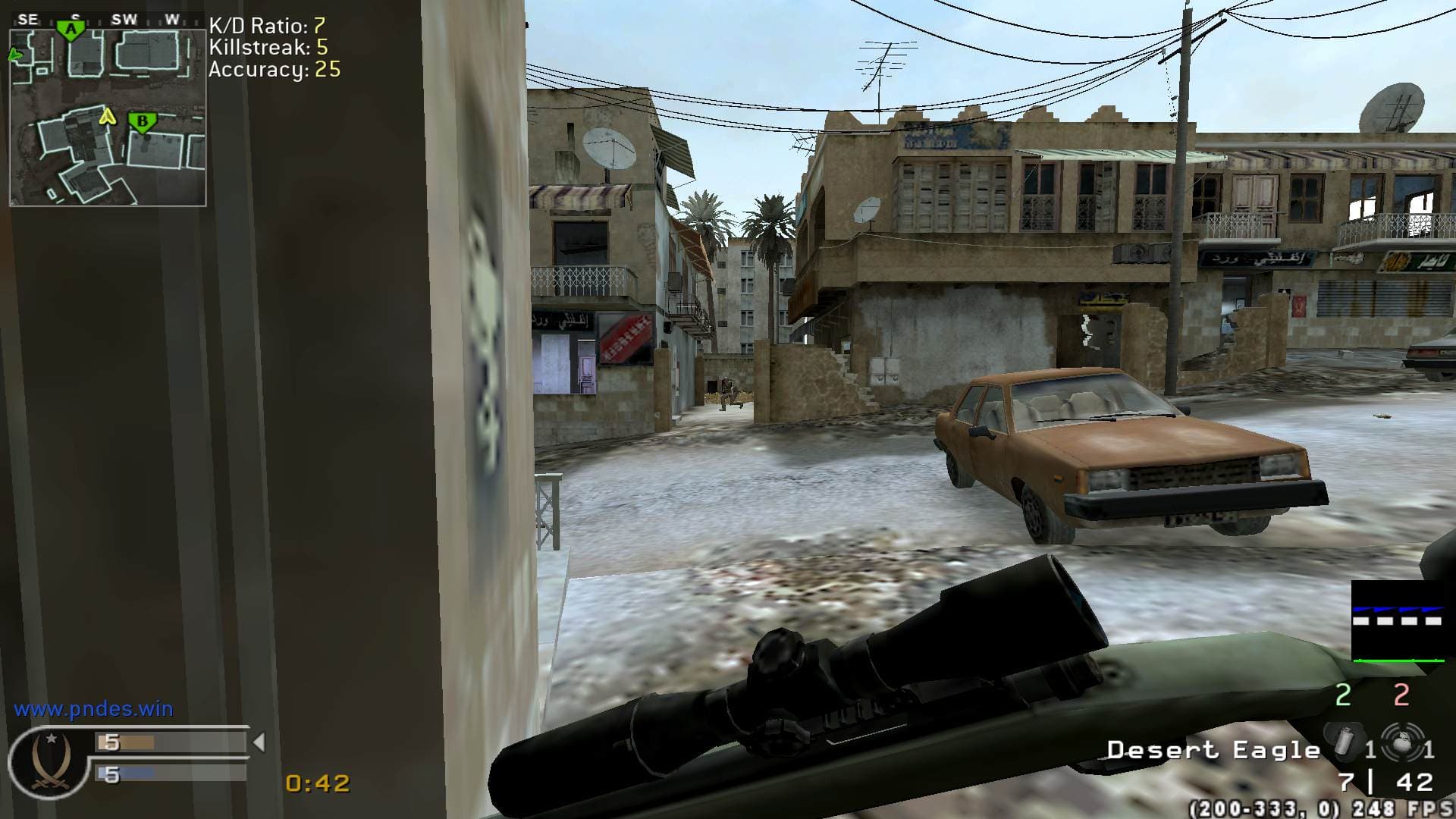1456x819 pixels.
Task: Click the yellow player arrow on minimap
Action: 108,116
